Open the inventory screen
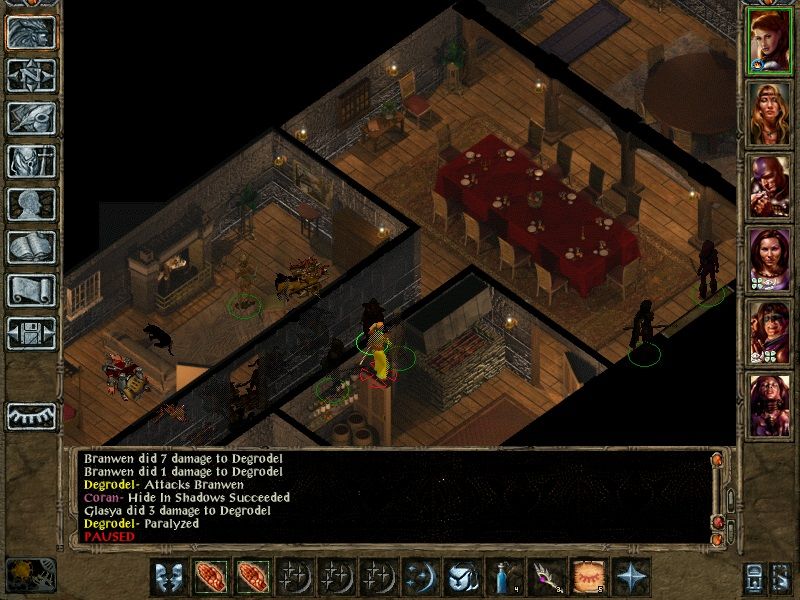 click(x=31, y=161)
